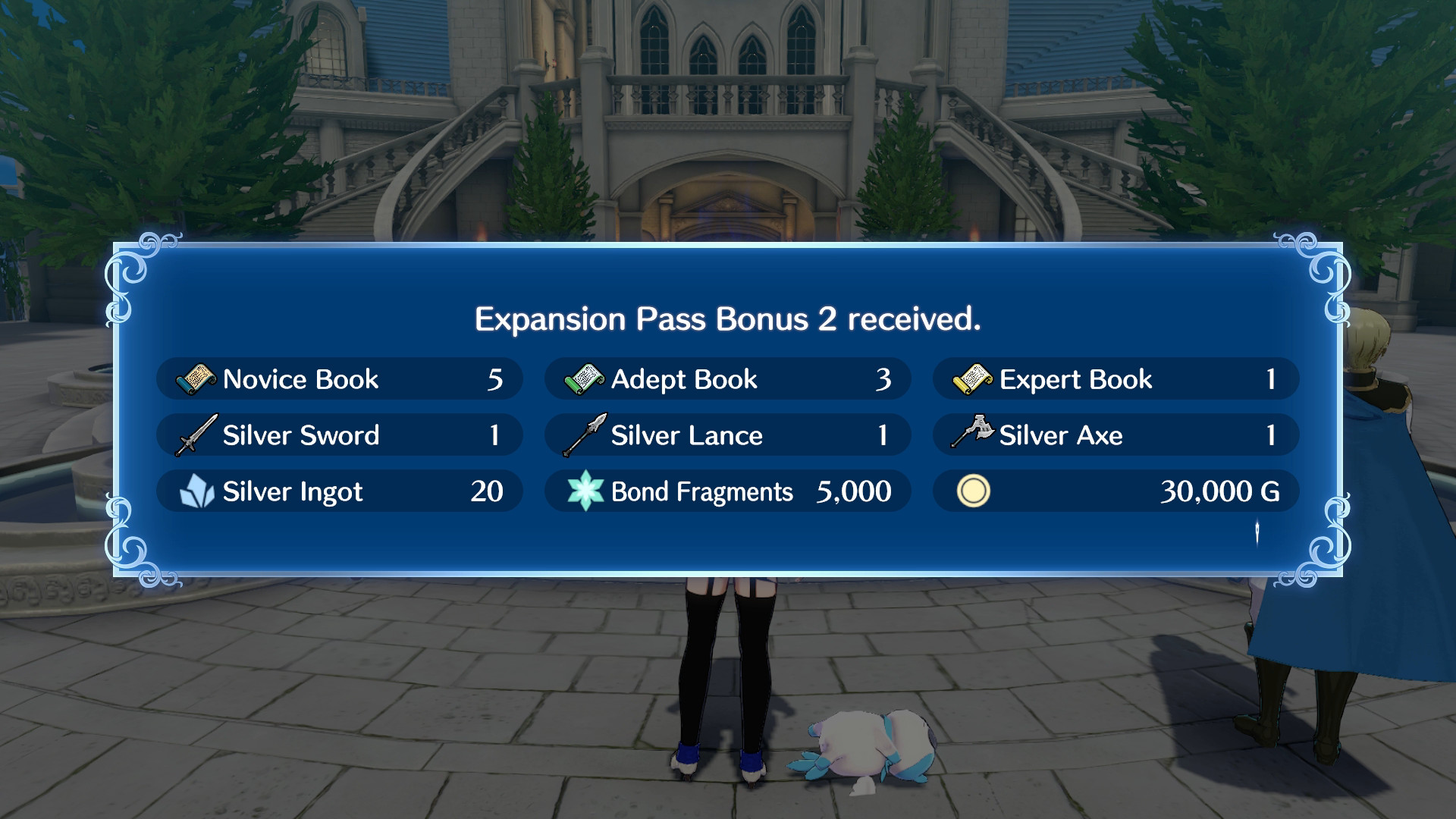1456x819 pixels.
Task: Click the gold coin currency icon
Action: 975,491
